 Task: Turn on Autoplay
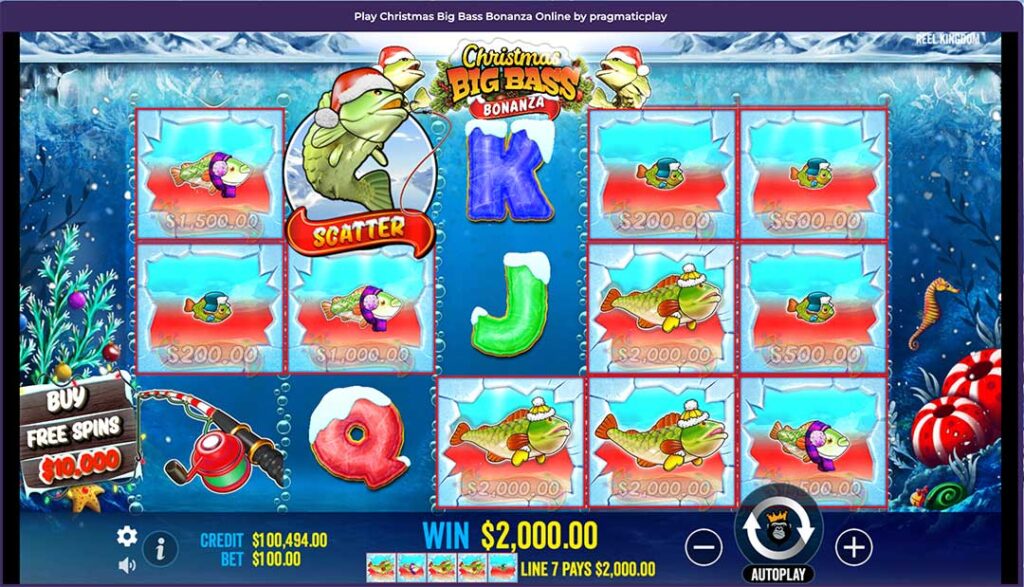pyautogui.click(x=778, y=576)
